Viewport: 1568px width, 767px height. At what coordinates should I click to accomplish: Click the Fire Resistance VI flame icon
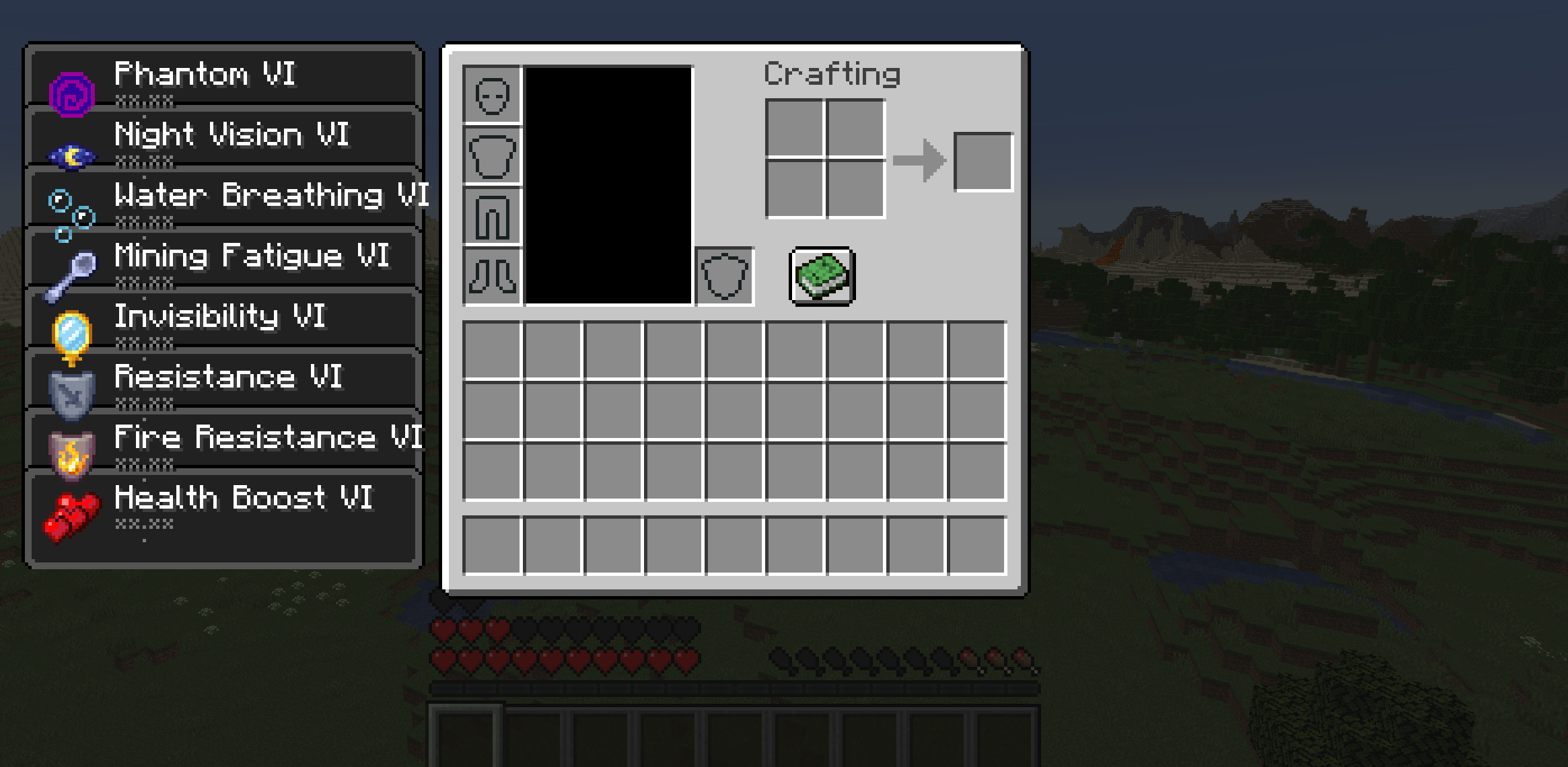click(x=71, y=451)
